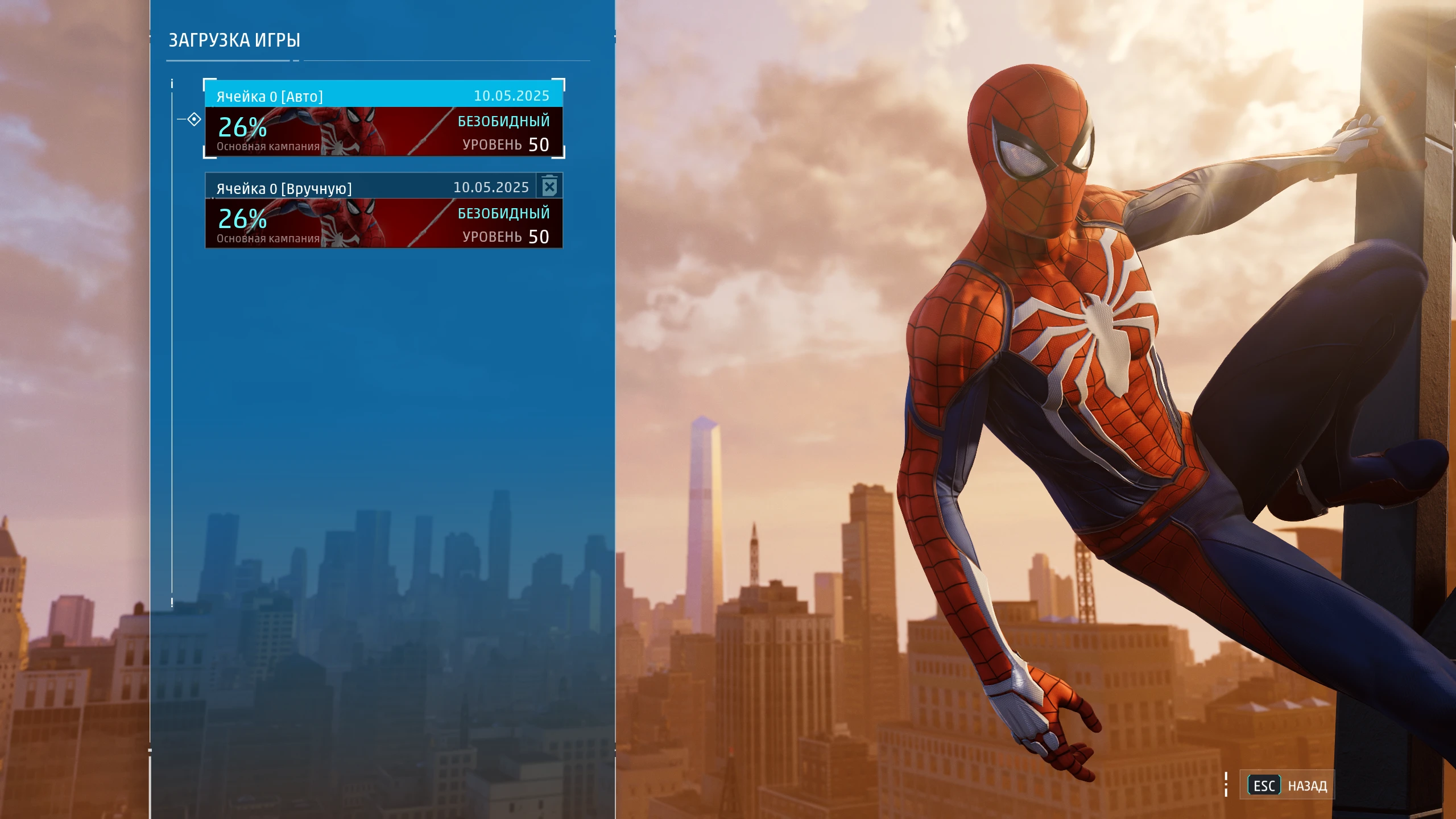Click the 'Основная кампания' label on the autosave

(x=268, y=146)
